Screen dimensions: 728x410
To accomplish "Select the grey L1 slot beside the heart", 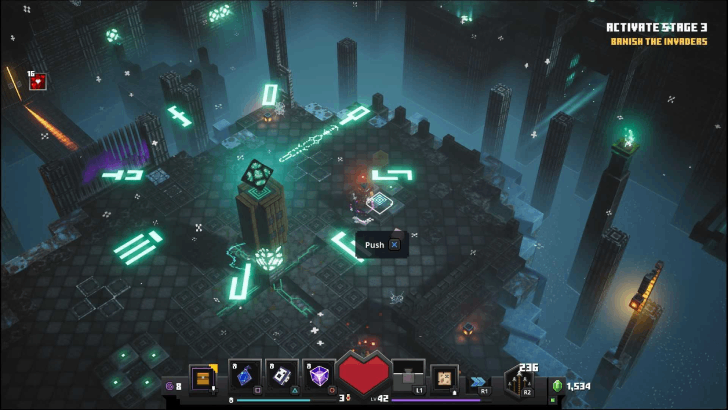I will coord(408,376).
